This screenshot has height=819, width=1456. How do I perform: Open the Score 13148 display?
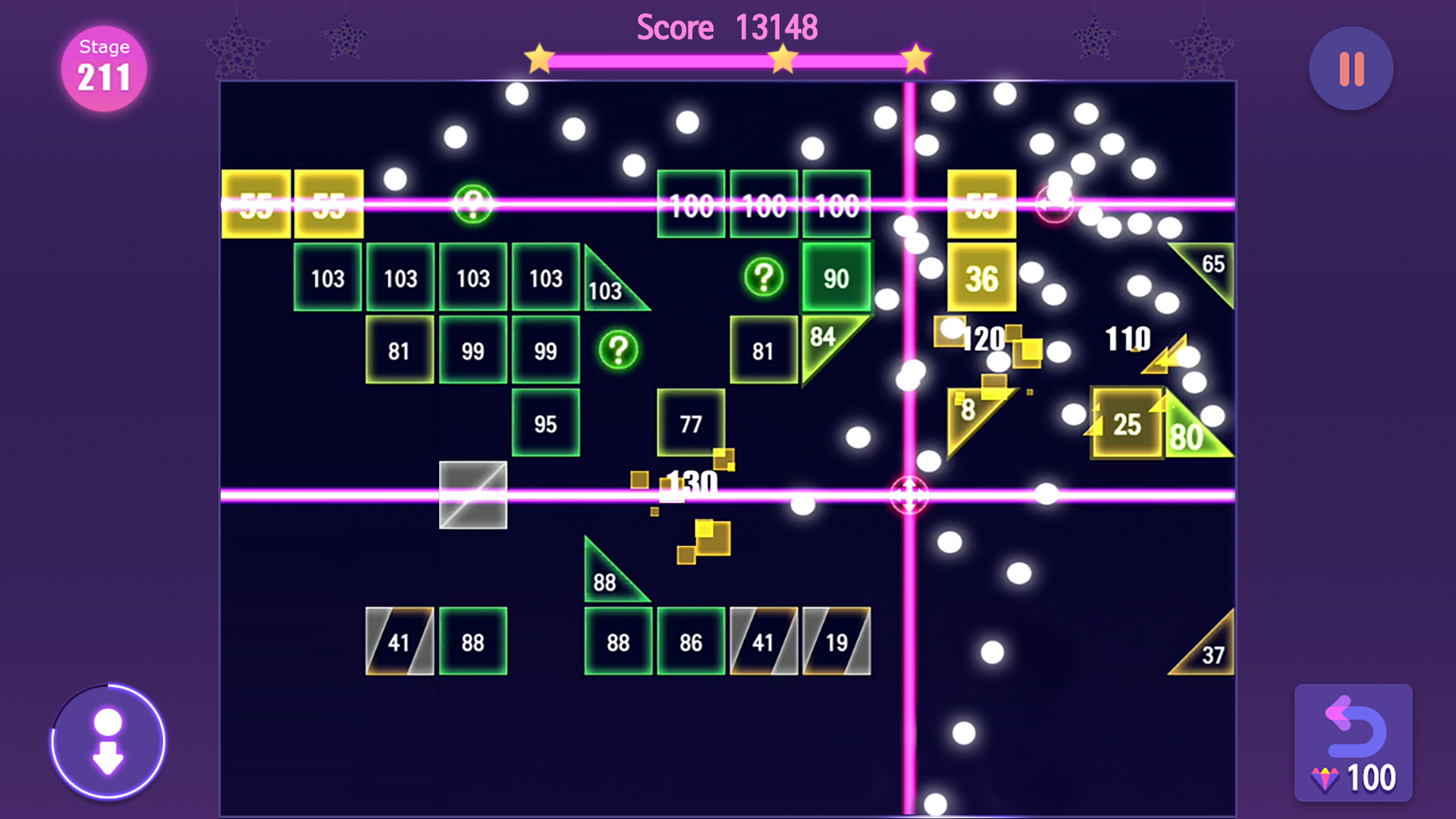point(726,26)
